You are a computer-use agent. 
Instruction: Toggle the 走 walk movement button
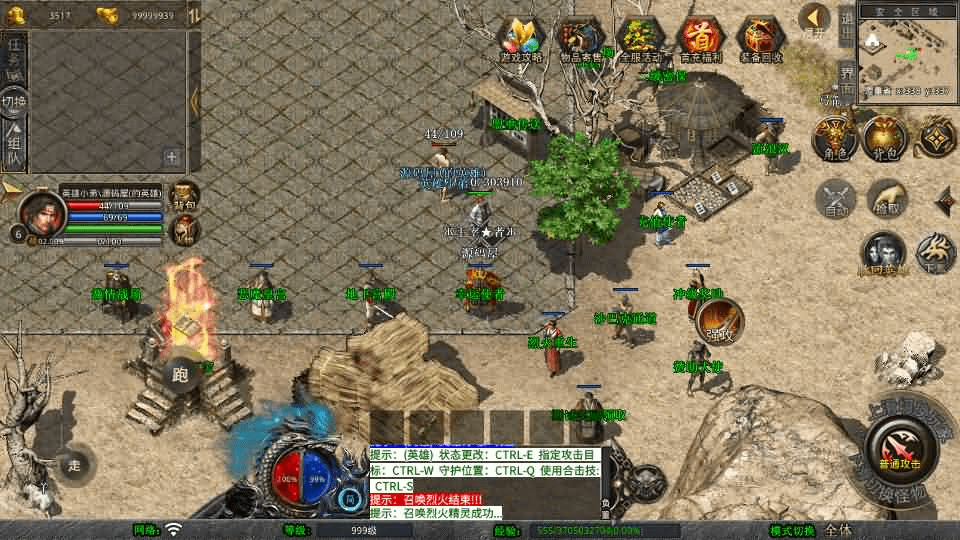pos(74,464)
